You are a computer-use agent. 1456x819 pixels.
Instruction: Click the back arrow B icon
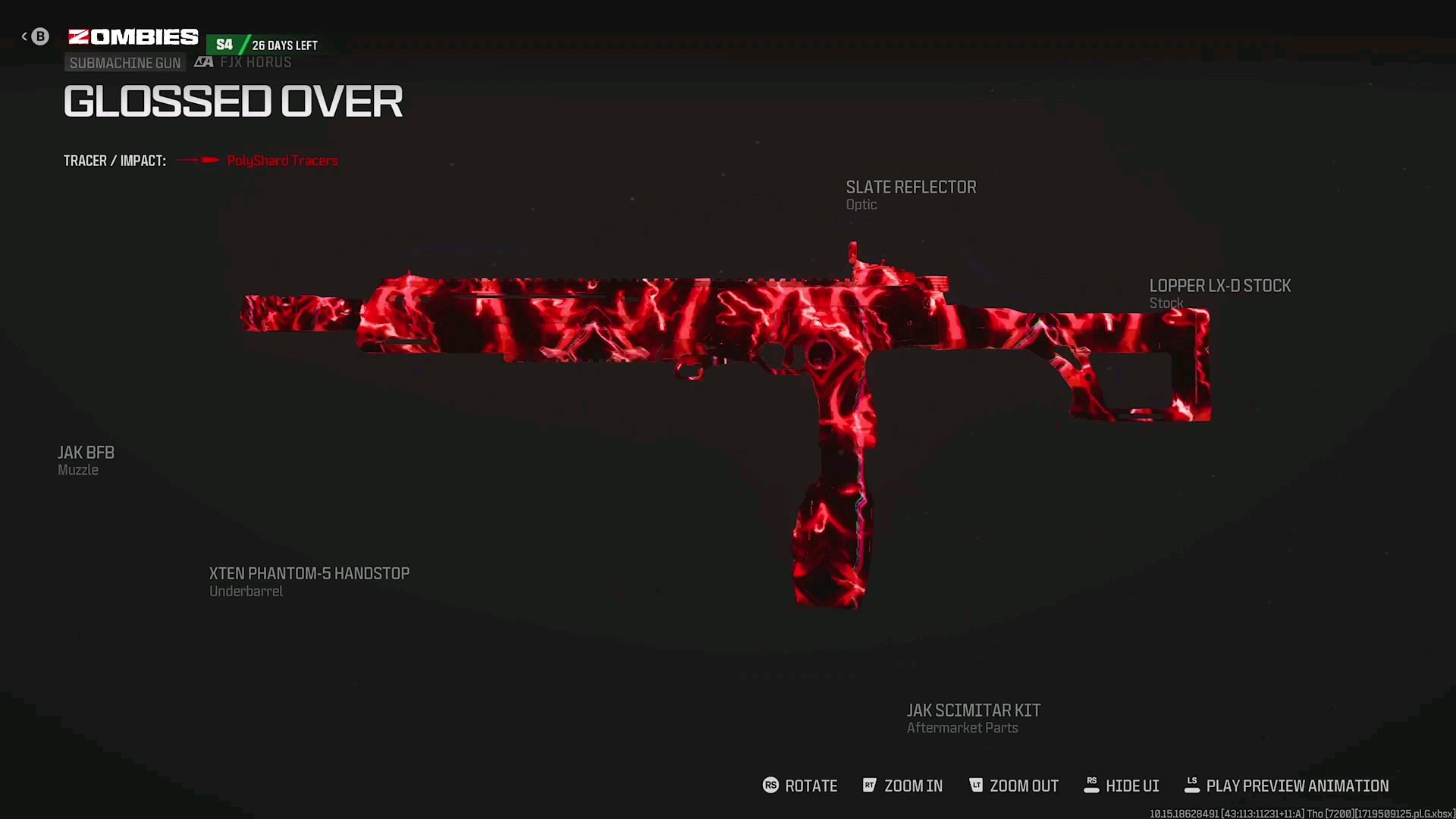[x=39, y=36]
